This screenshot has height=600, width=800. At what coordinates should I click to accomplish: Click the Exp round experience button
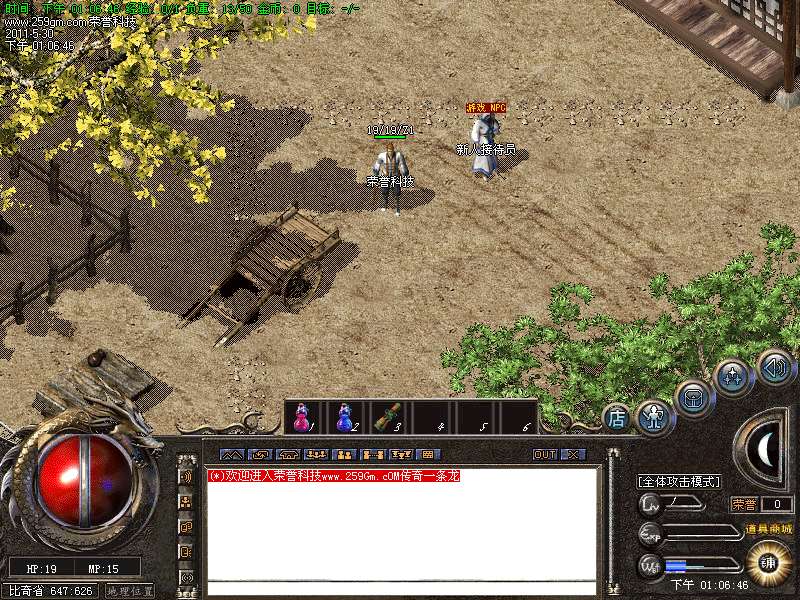point(650,533)
